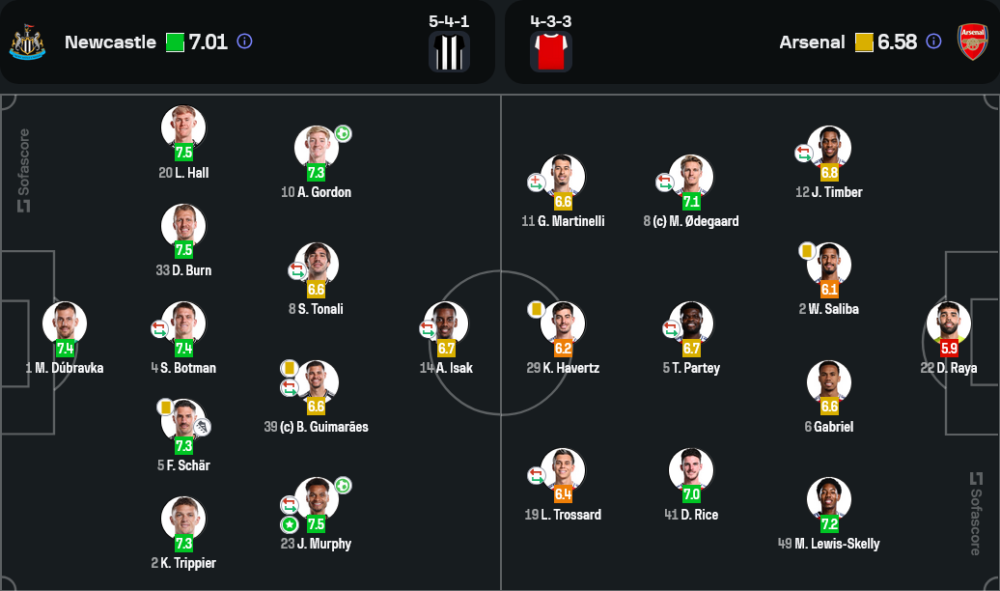Viewport: 1000px width, 591px height.
Task: Open B. Guimarães's player card
Action: click(x=316, y=383)
